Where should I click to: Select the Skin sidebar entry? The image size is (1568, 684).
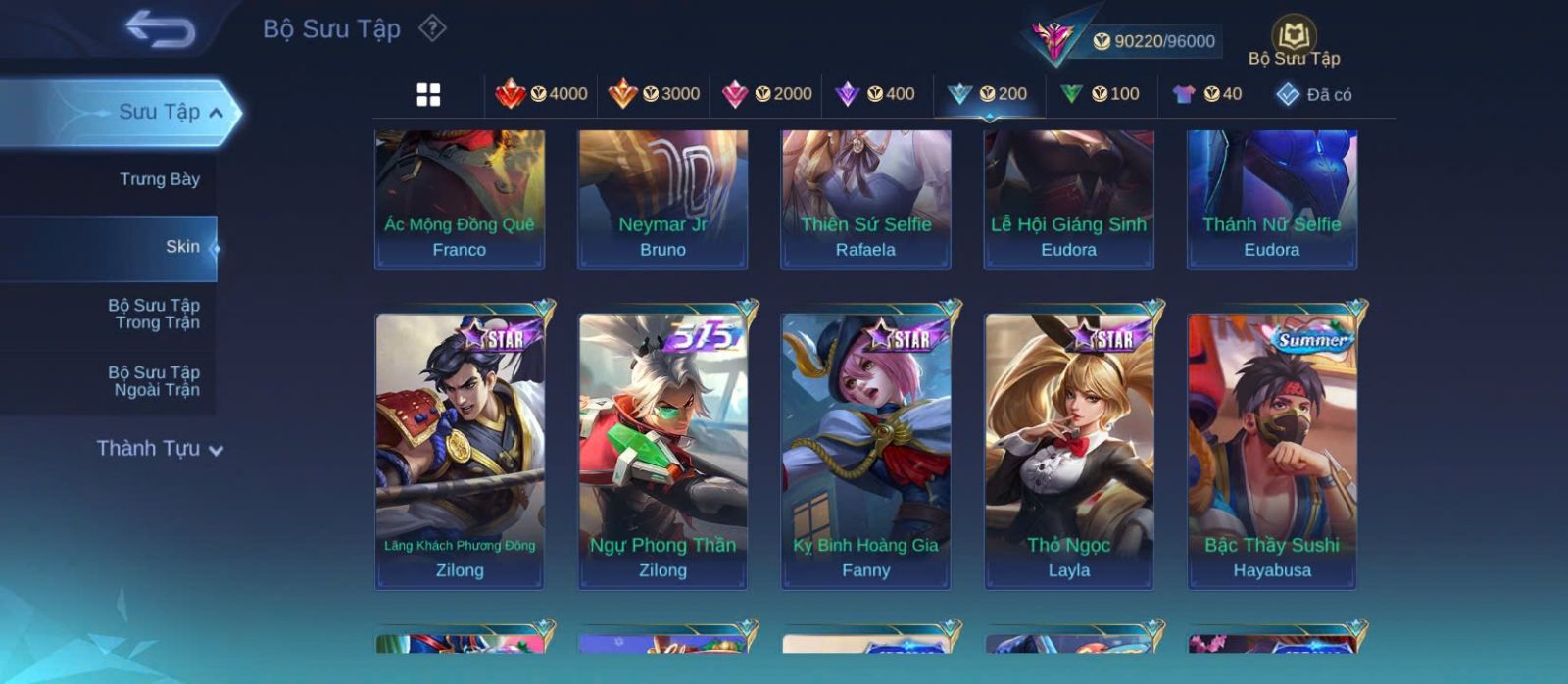[181, 247]
